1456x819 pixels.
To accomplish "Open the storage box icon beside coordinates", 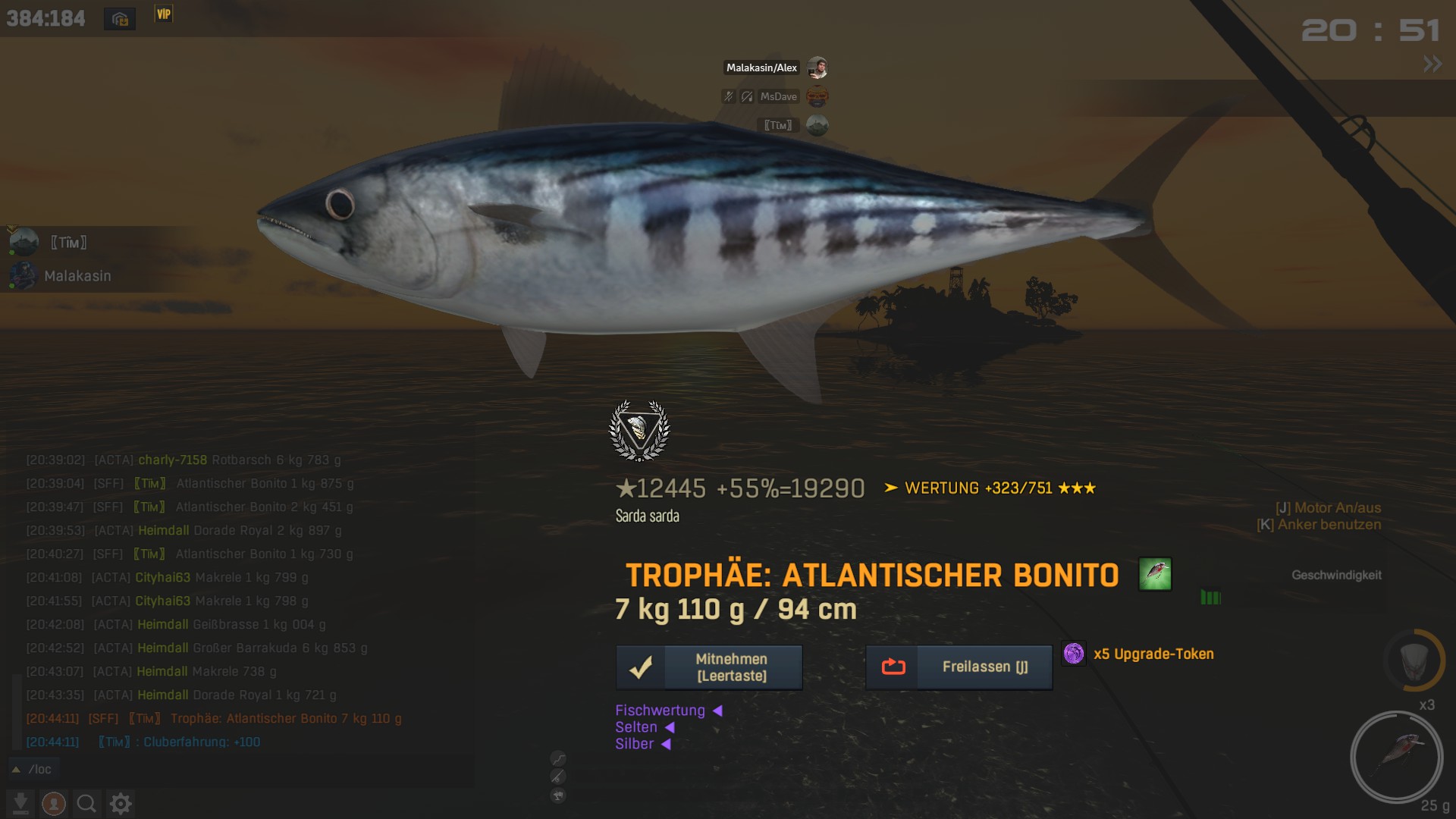I will tap(120, 19).
